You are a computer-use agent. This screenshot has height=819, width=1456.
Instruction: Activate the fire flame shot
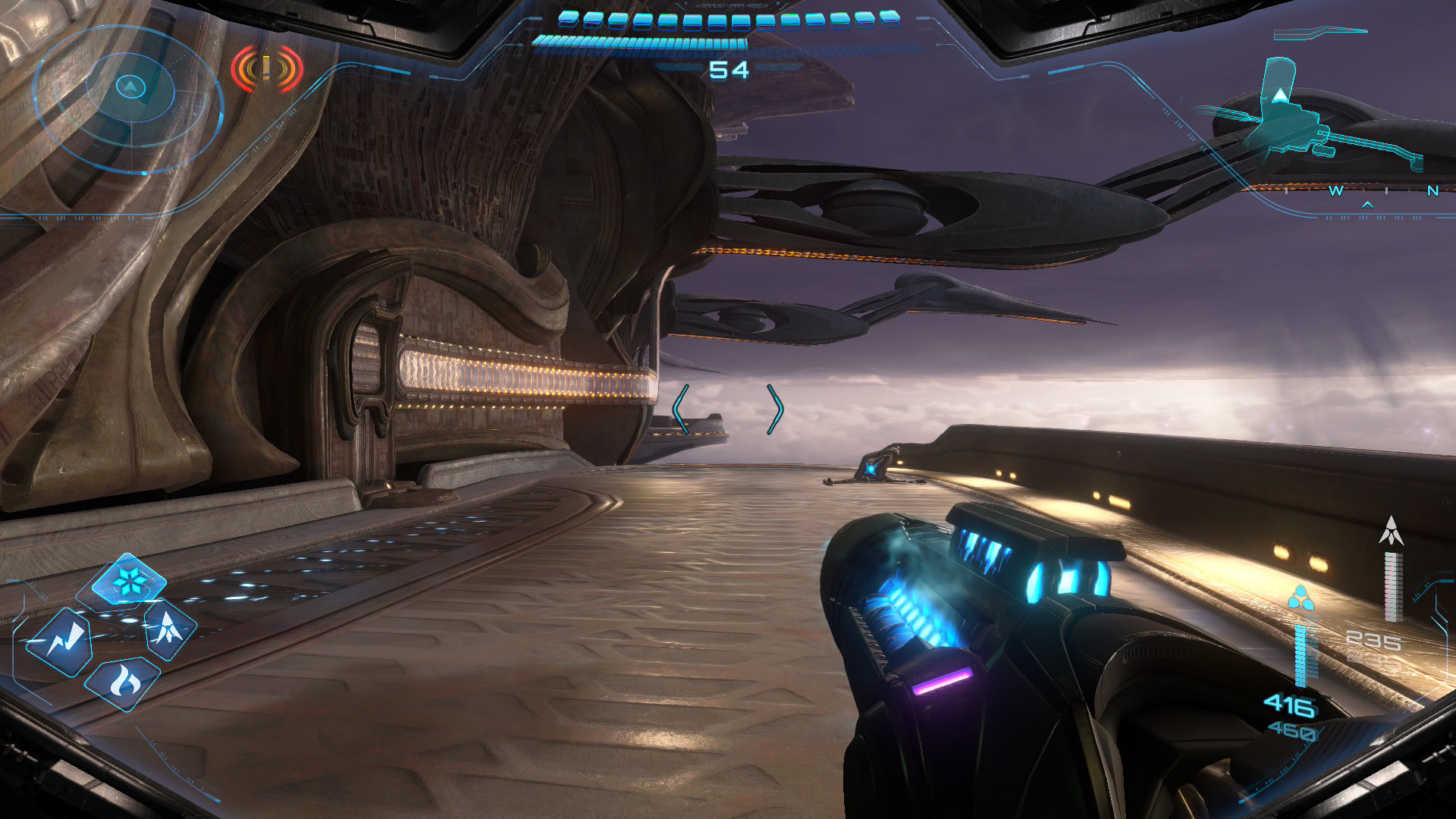(124, 682)
